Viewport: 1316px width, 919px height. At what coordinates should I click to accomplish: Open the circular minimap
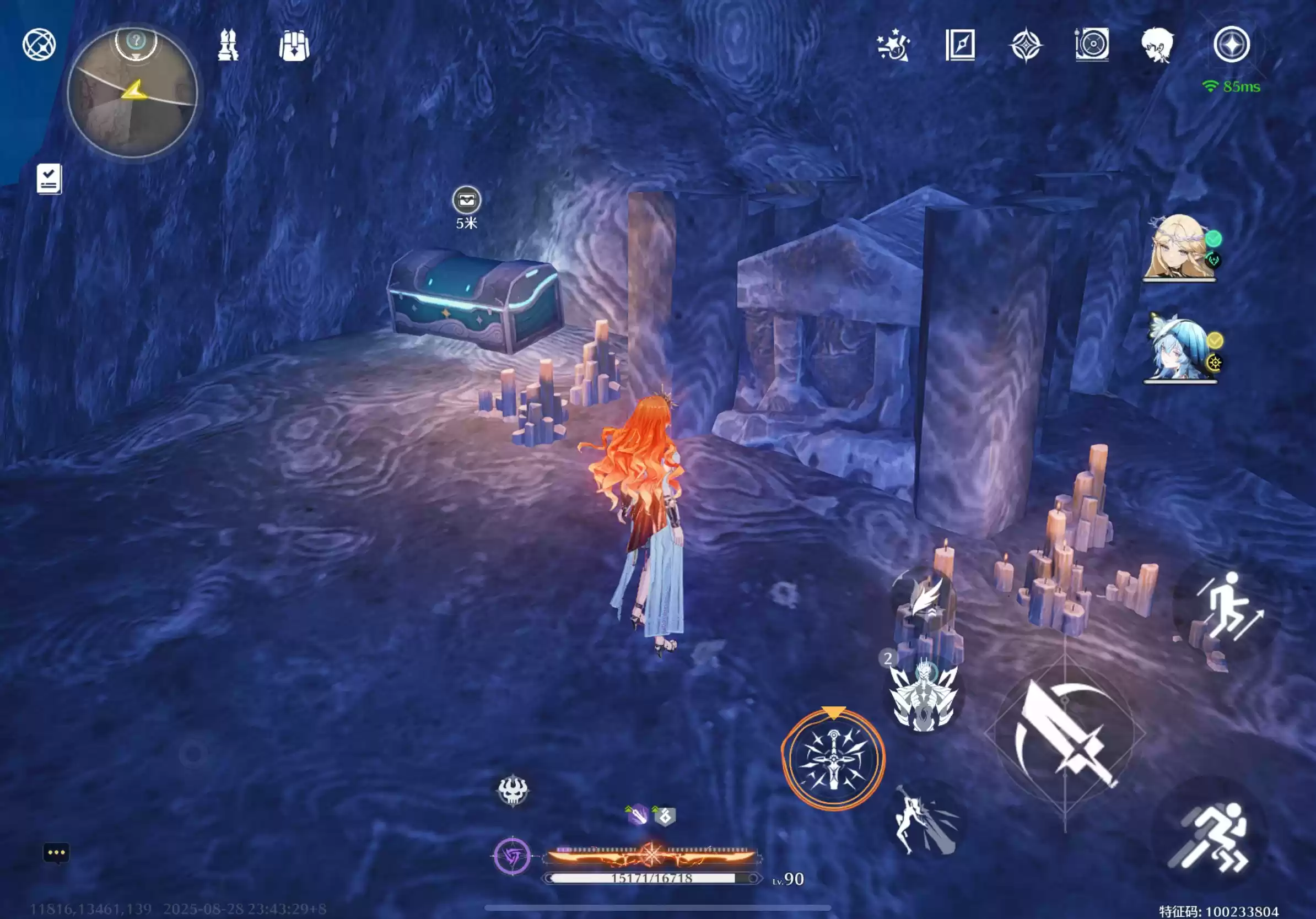coord(132,93)
